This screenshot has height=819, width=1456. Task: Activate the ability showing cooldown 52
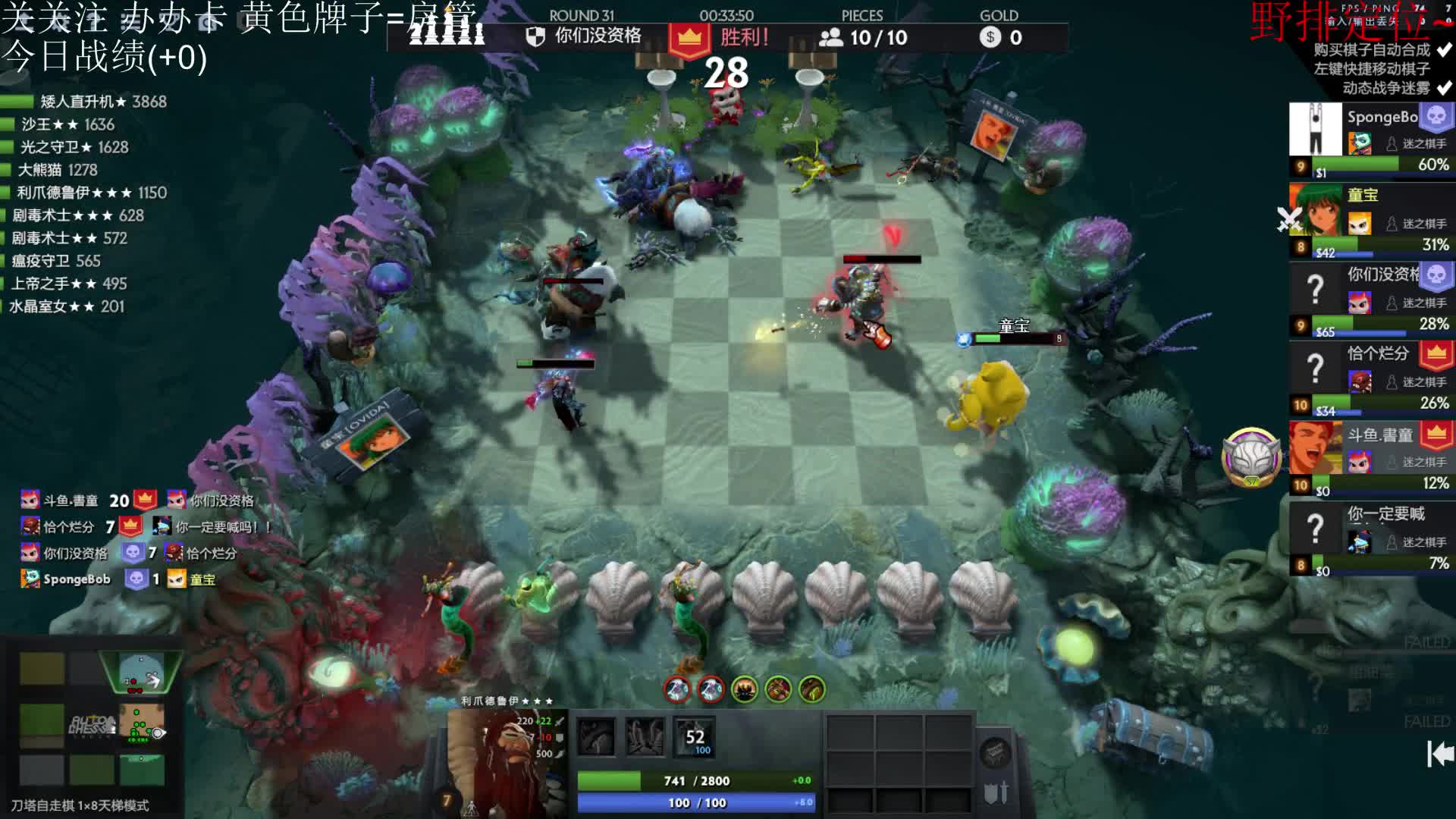[x=695, y=737]
